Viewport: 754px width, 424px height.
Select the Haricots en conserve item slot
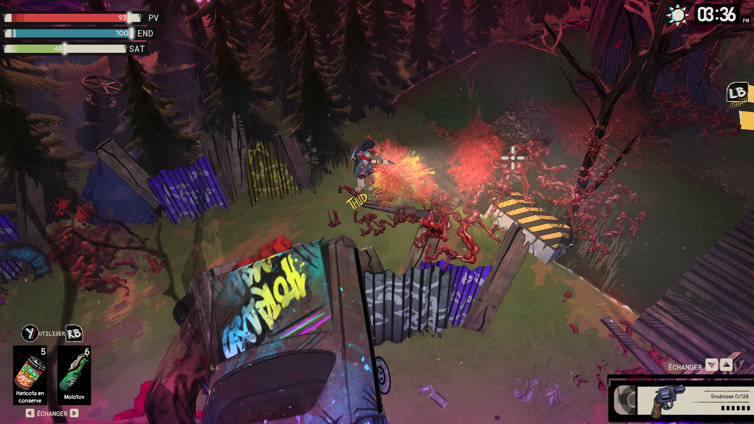tap(30, 375)
